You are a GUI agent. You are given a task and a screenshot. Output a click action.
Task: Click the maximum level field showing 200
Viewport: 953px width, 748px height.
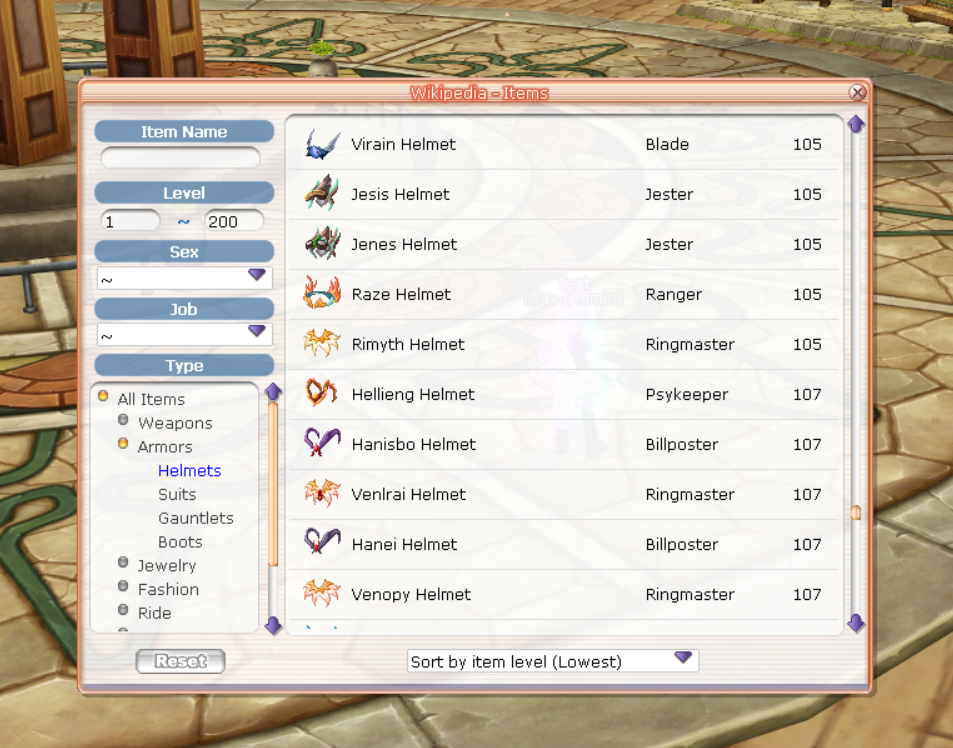234,221
